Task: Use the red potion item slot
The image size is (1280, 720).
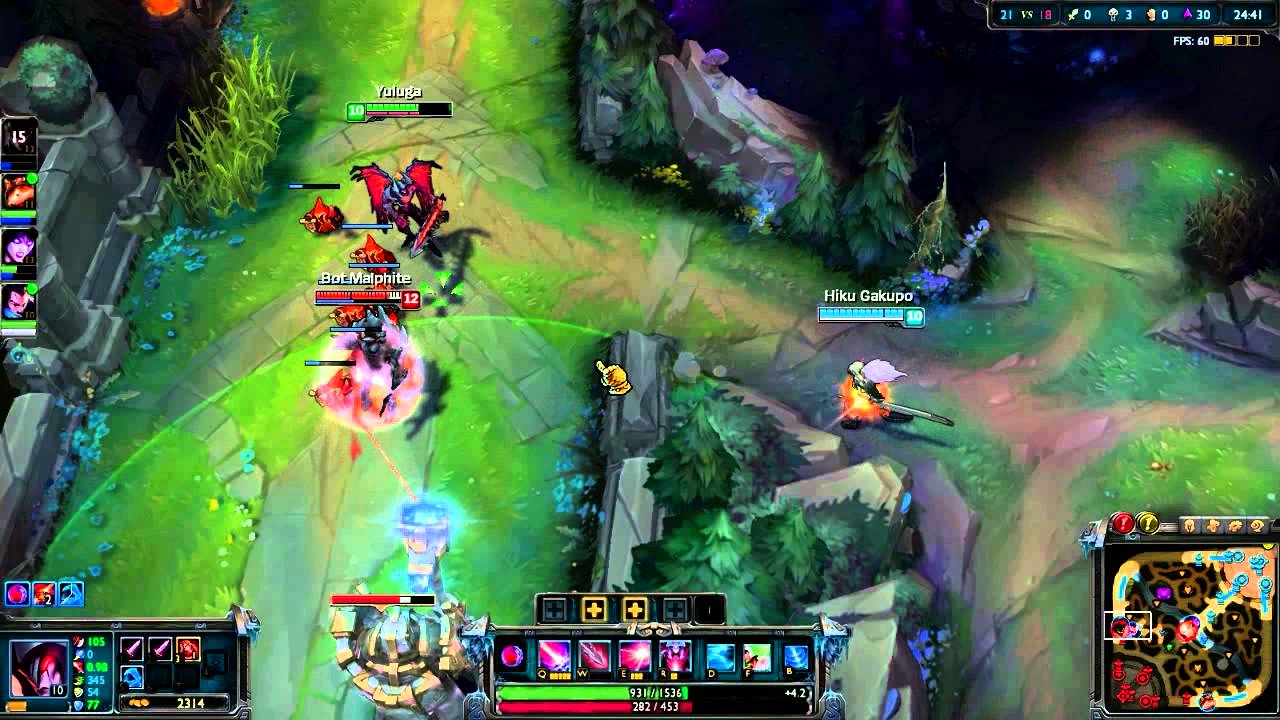Action: click(x=188, y=650)
